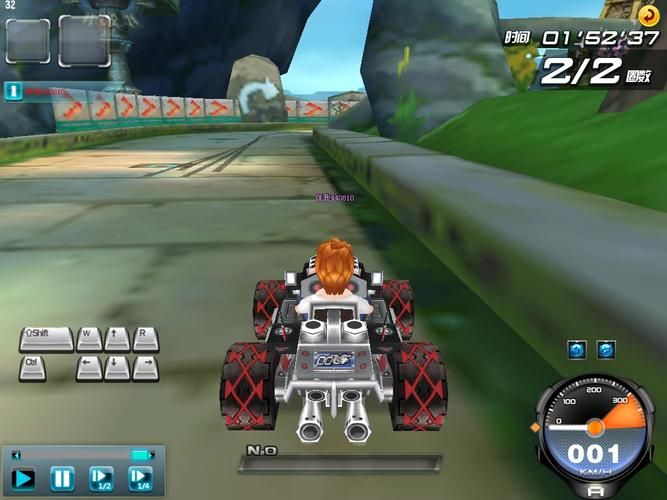Image resolution: width=667 pixels, height=500 pixels.
Task: Click the left arrow on replay progress bar
Action: coord(15,455)
